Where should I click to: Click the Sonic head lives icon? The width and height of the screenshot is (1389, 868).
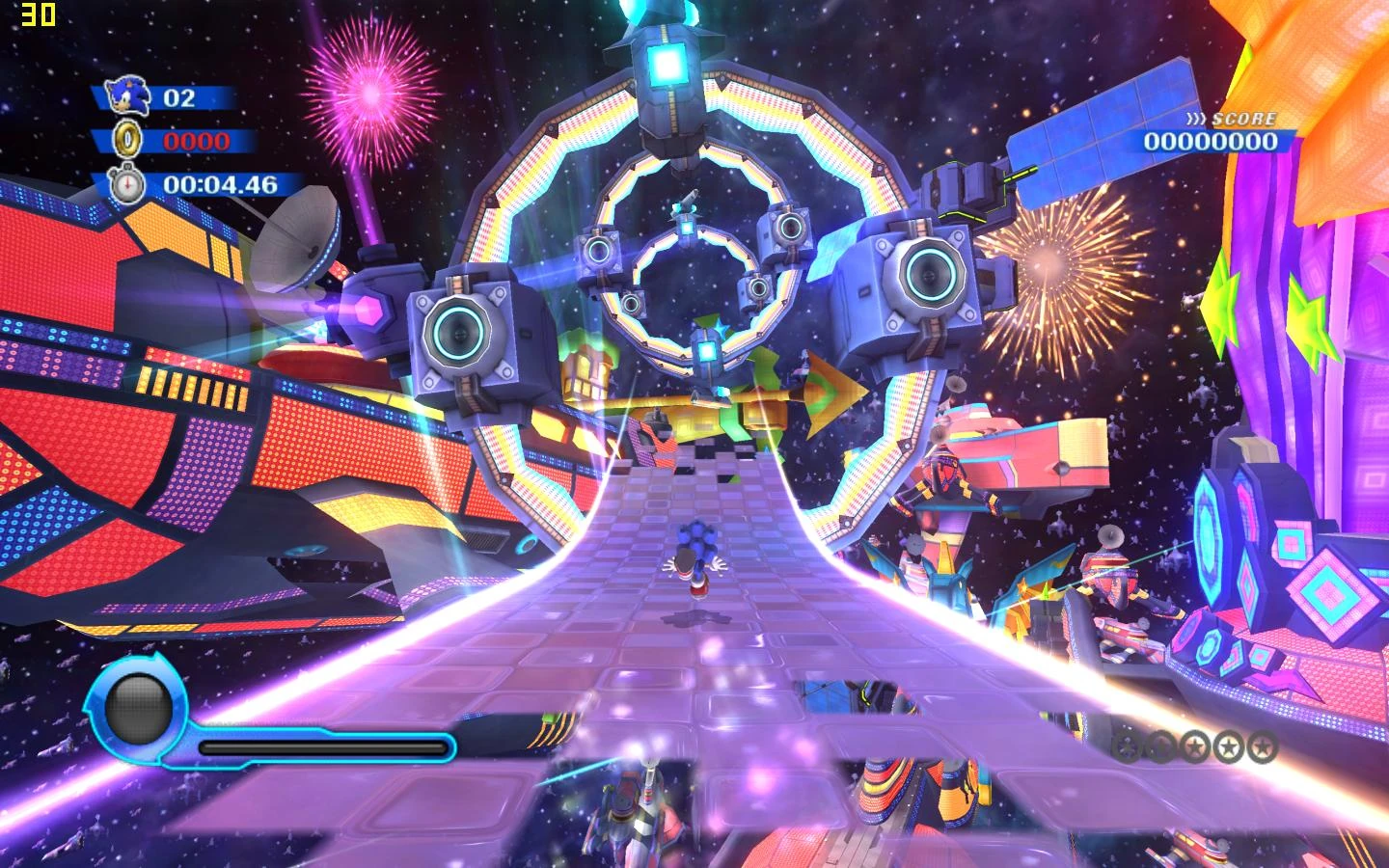point(127,95)
